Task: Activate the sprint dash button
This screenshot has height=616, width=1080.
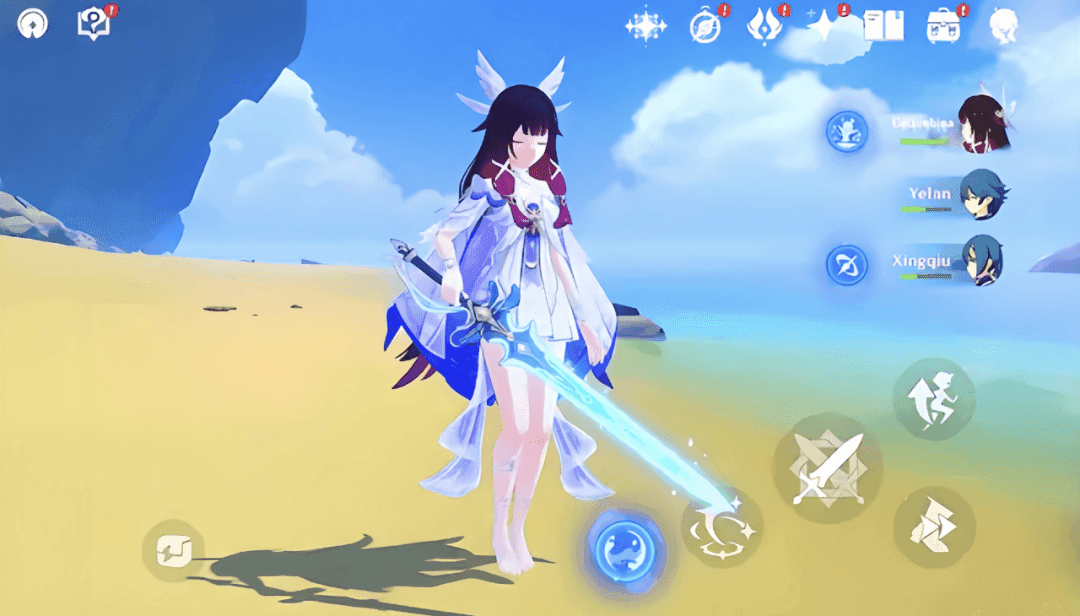Action: pos(933,528)
